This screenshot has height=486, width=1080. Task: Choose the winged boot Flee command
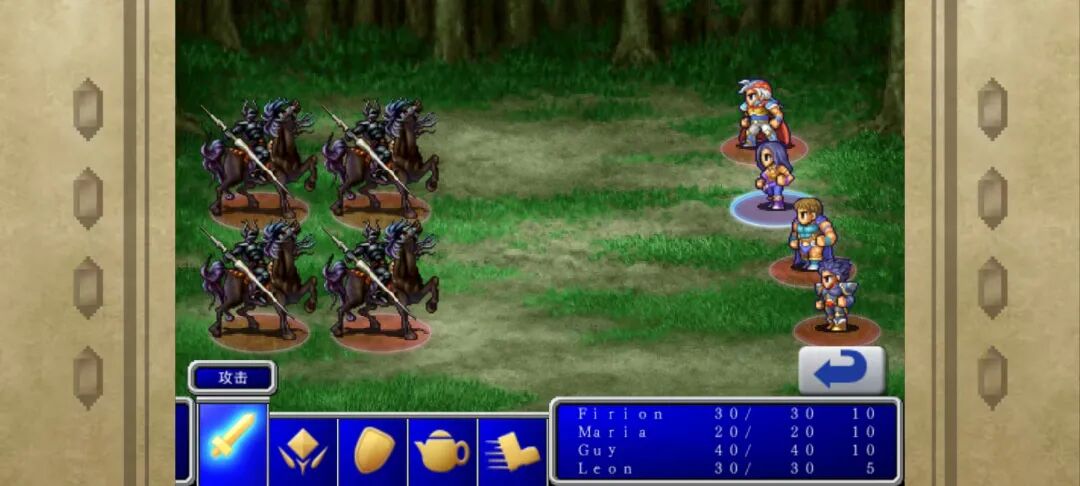[x=512, y=451]
